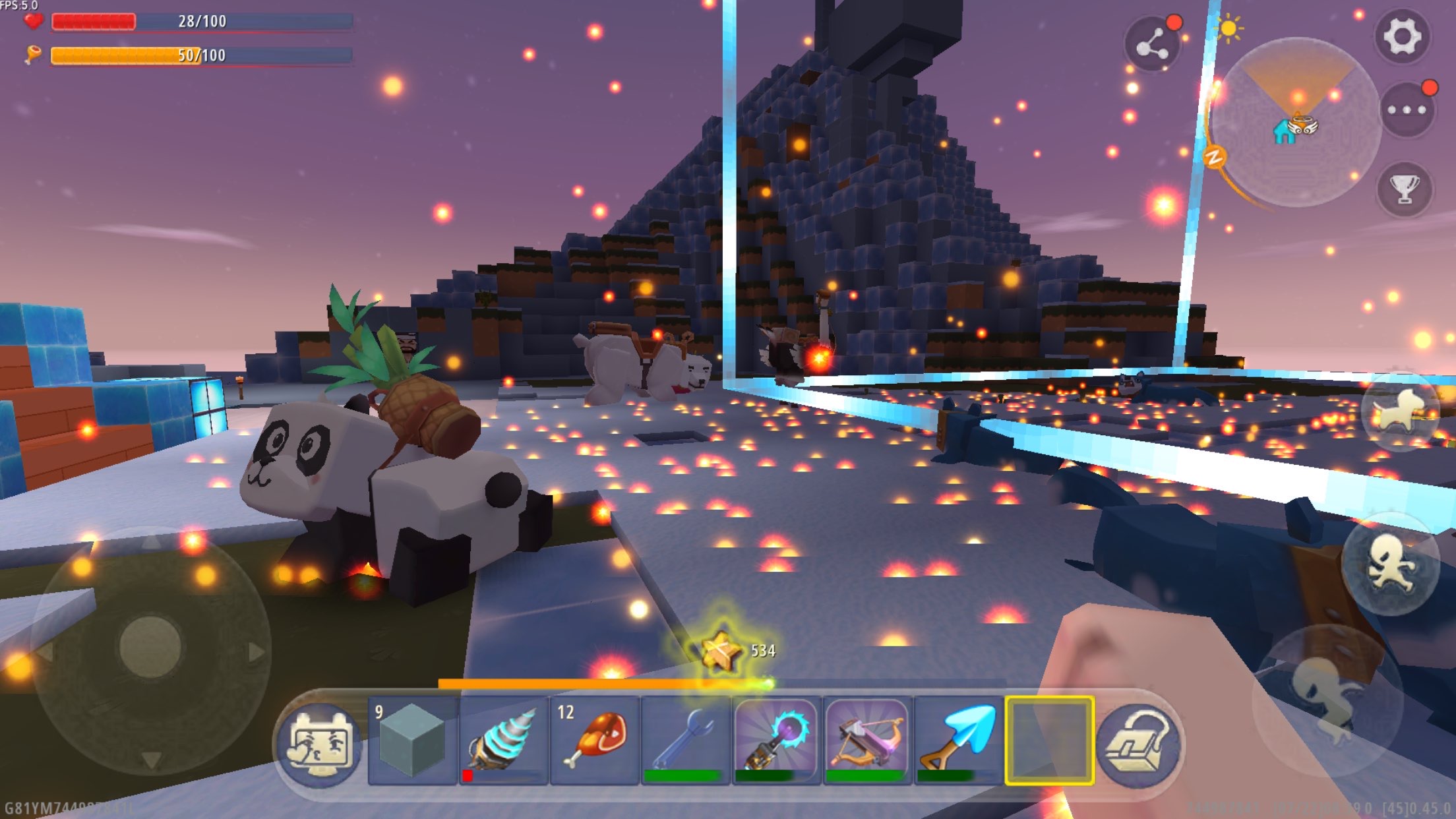Tap the running figure action button
The image size is (1456, 819).
click(1390, 565)
